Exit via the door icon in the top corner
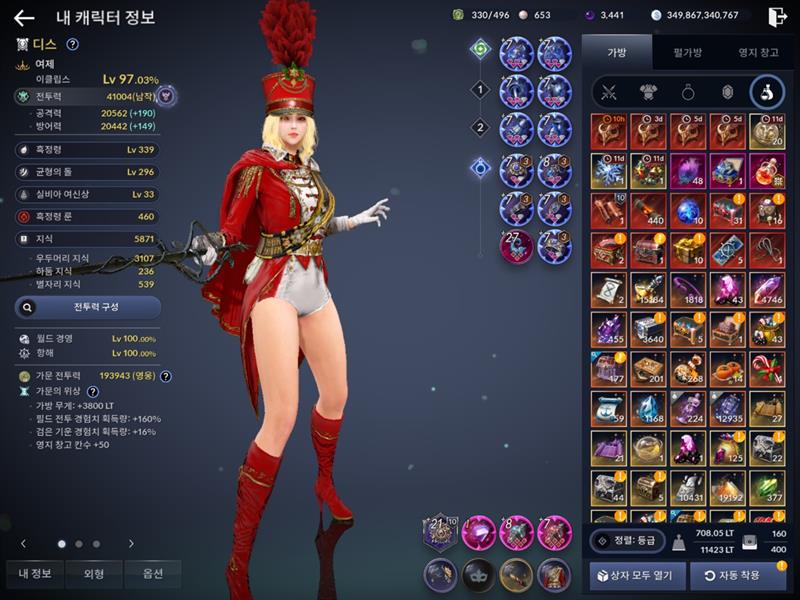800x600 pixels. pos(777,17)
